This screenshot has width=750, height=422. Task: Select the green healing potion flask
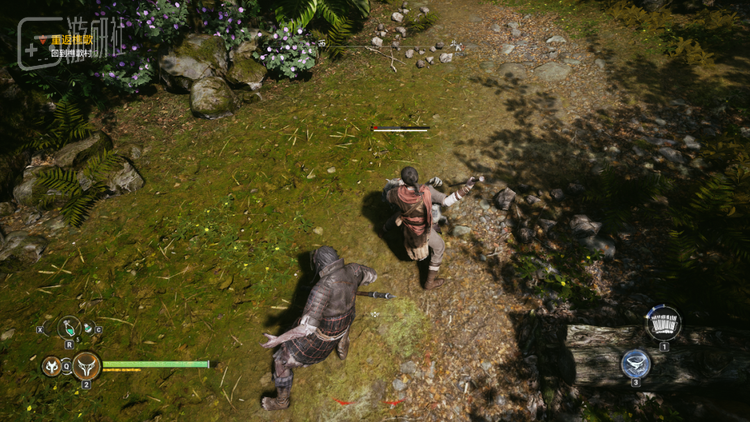[x=69, y=327]
